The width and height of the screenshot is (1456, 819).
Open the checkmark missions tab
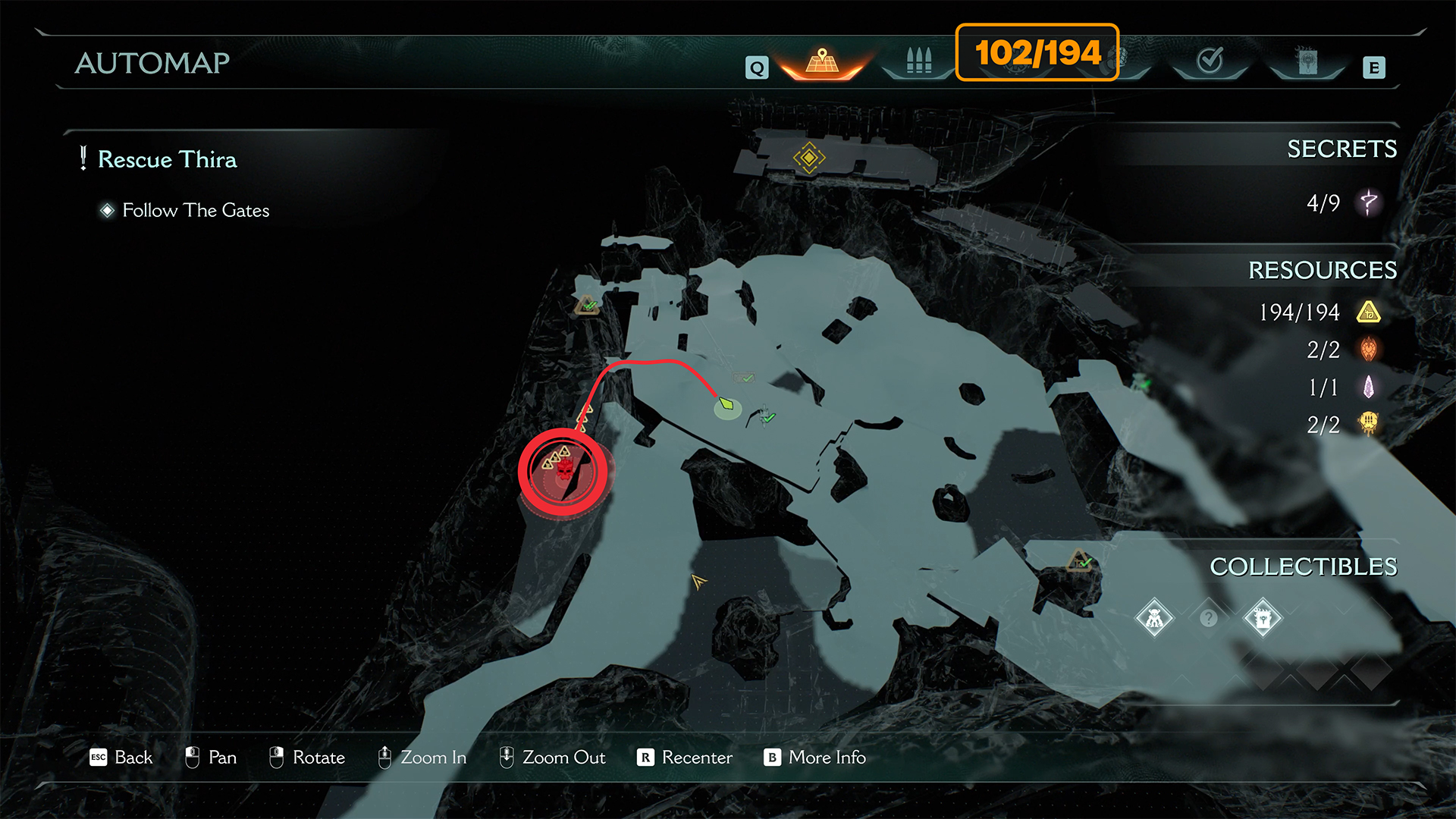coord(1210,60)
